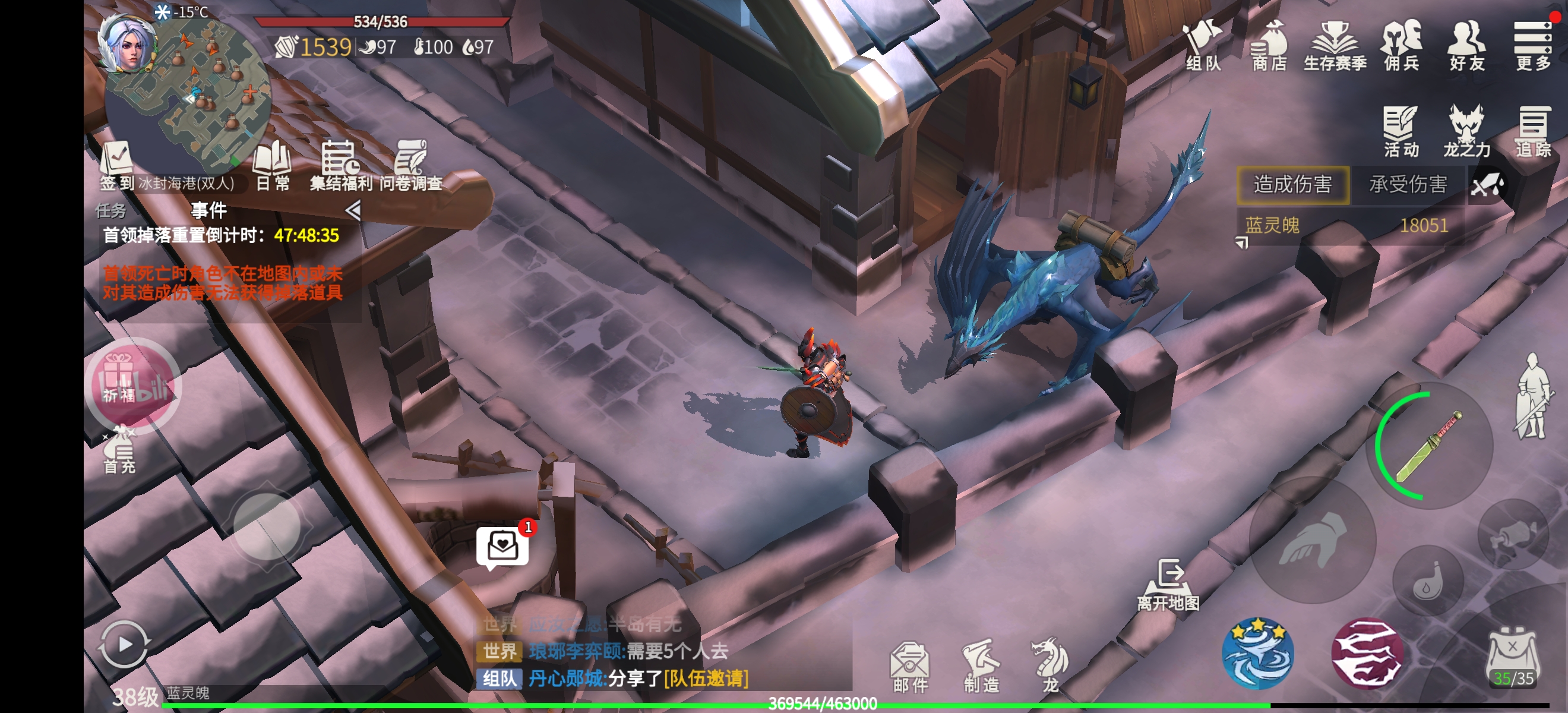Open the 活动 events panel
Image resolution: width=1568 pixels, height=713 pixels.
pyautogui.click(x=1401, y=131)
